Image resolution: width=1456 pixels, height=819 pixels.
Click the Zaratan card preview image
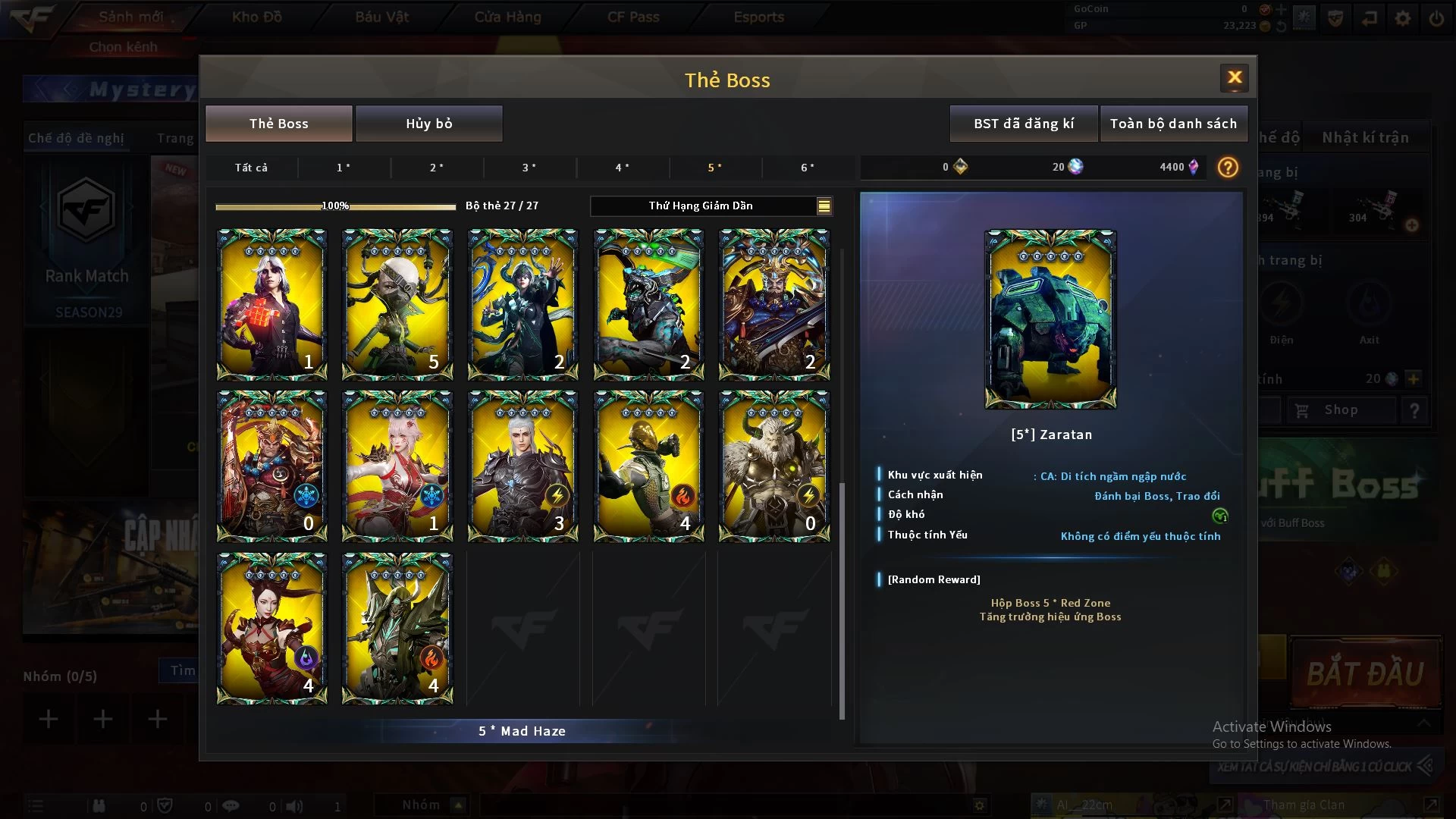1050,319
